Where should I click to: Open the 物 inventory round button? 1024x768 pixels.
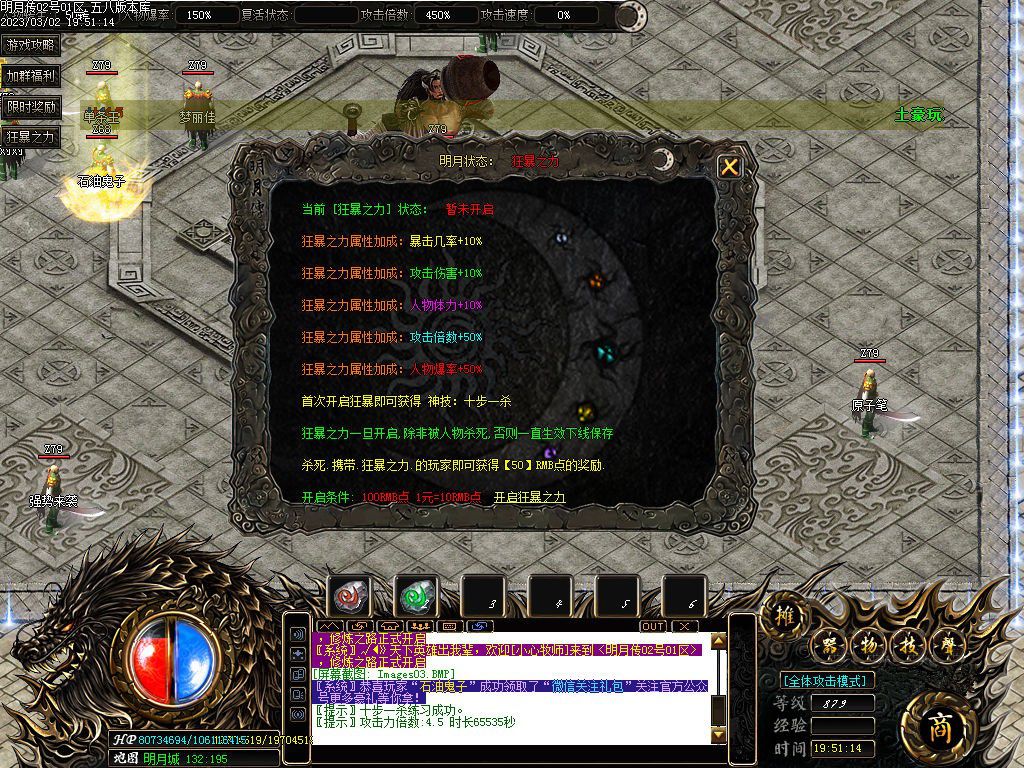[869, 645]
